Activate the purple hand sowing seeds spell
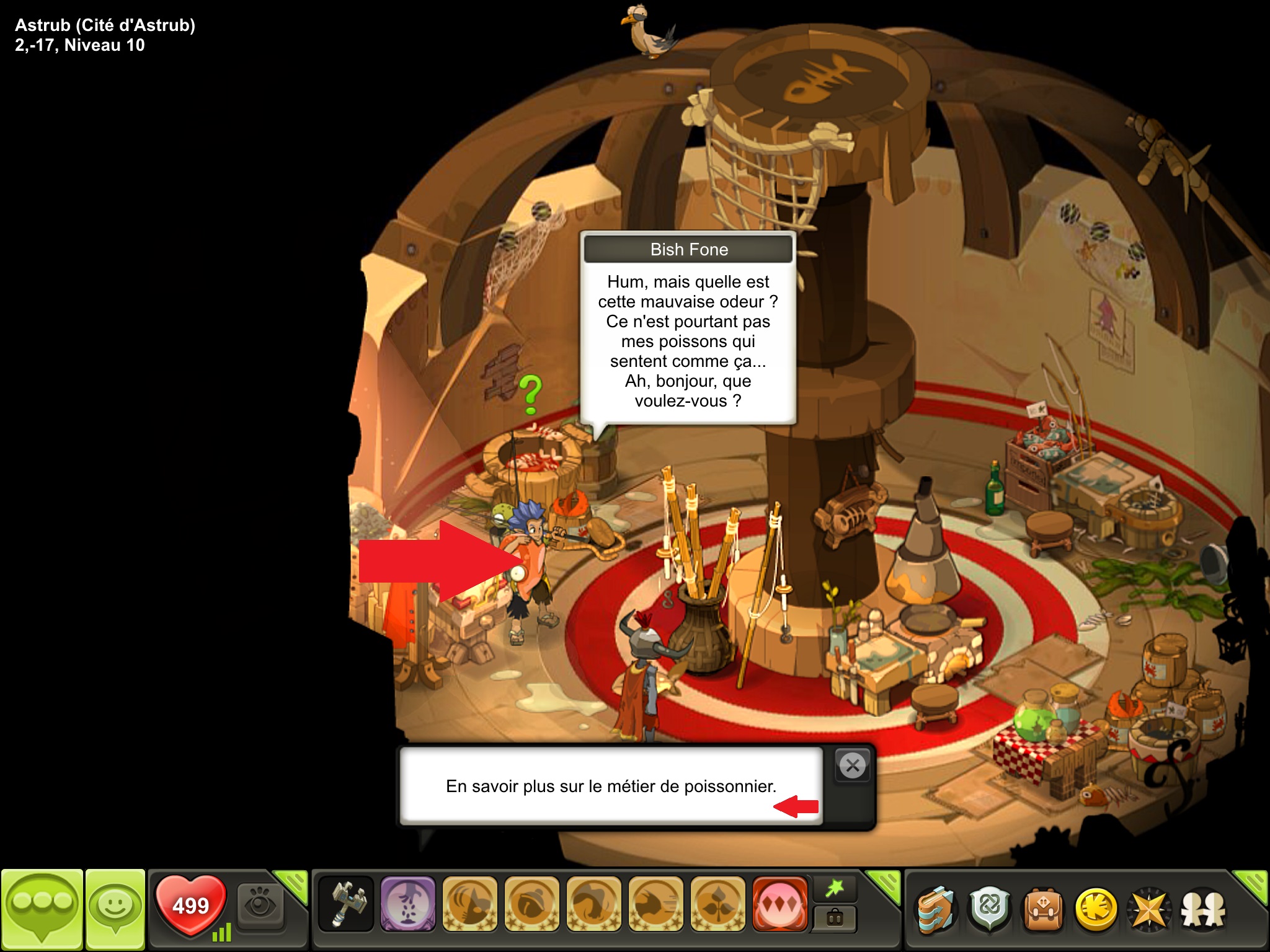The width and height of the screenshot is (1270, 952). (407, 904)
